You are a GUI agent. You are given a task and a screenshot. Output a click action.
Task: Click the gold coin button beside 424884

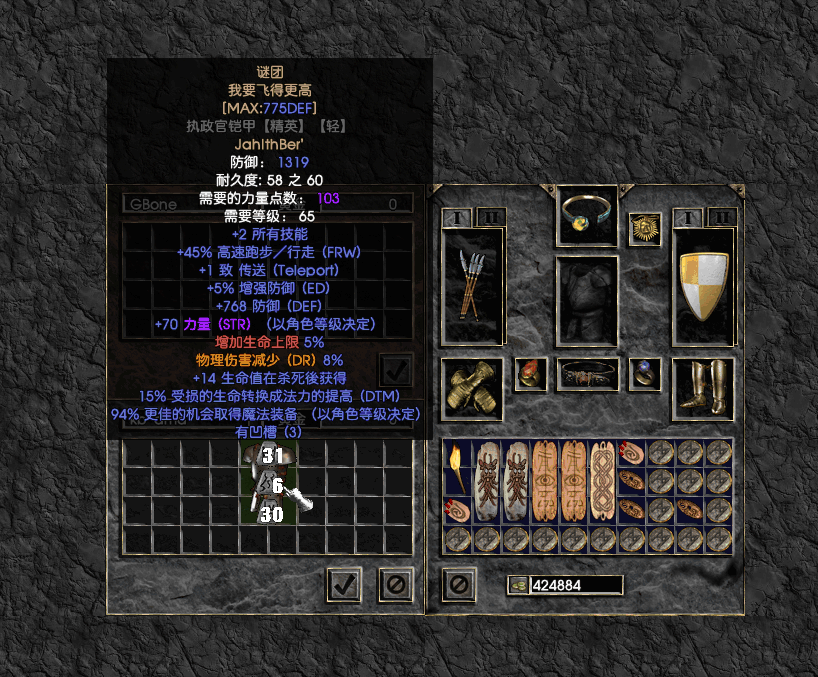(517, 585)
